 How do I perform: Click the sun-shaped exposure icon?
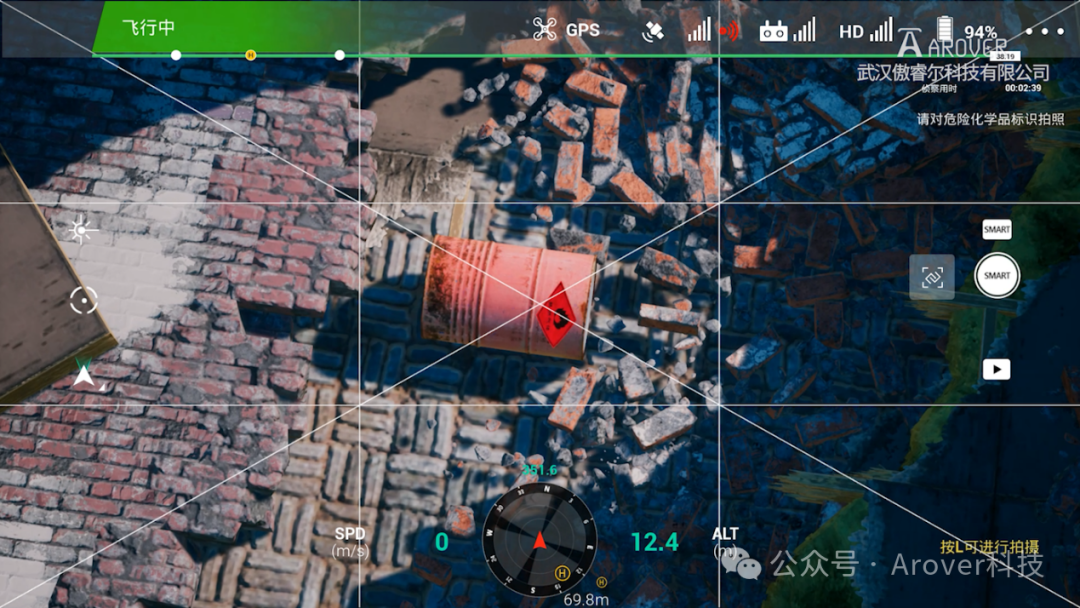coord(81,231)
